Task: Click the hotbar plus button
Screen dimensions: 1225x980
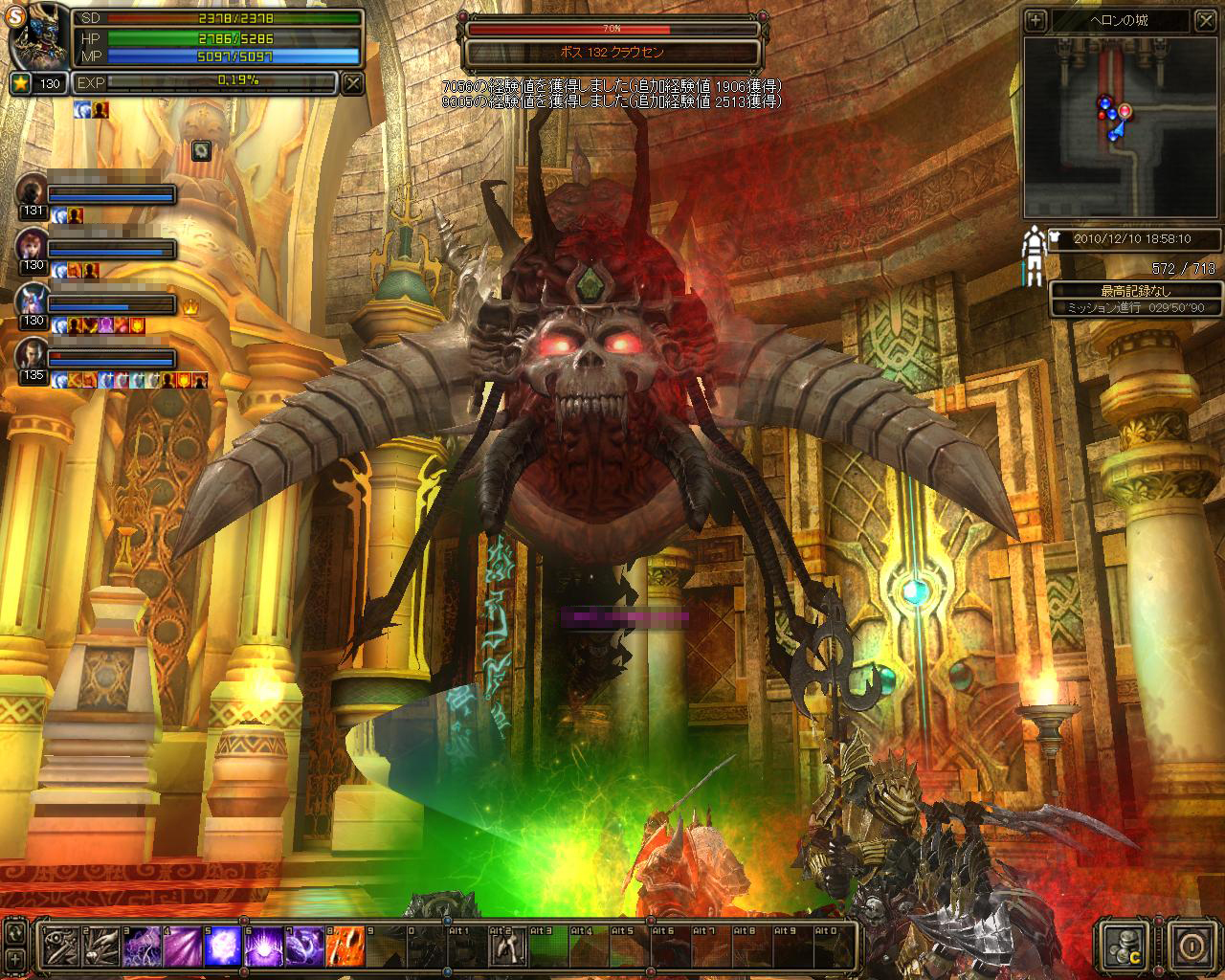Action: pos(15,957)
